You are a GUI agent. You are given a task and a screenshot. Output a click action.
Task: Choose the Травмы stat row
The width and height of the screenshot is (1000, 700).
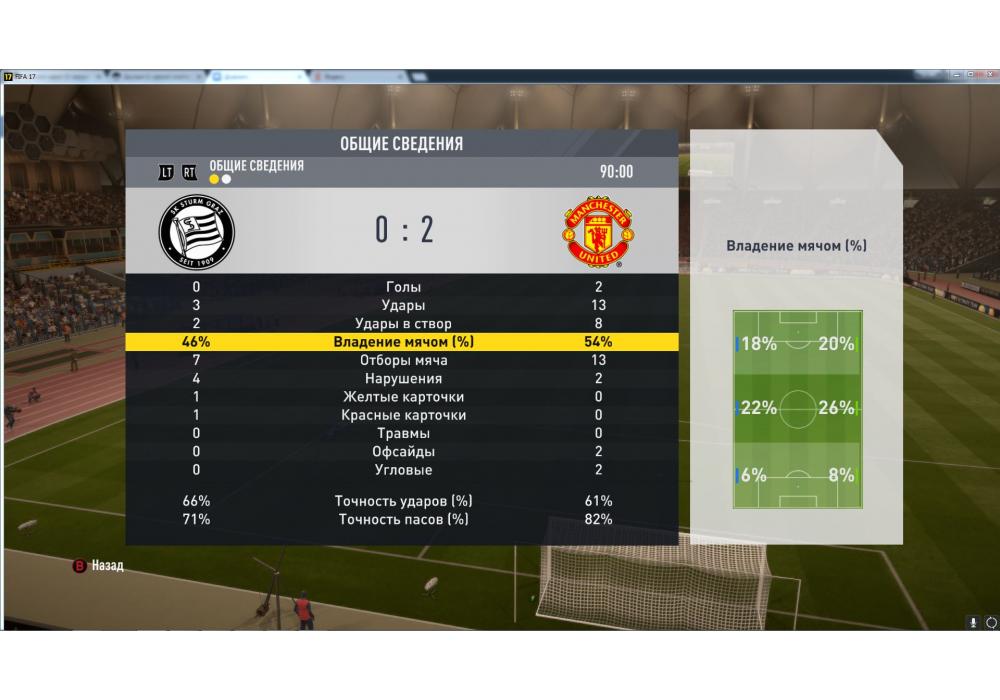403,433
